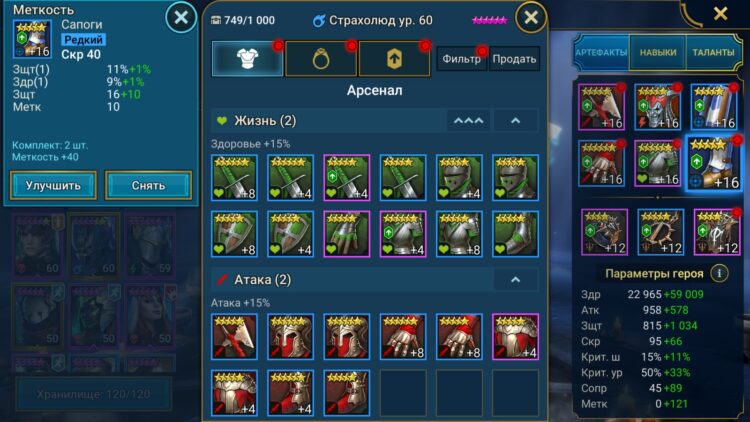Click the Улучшить upgrade button
Viewport: 750px width, 422px height.
click(54, 185)
